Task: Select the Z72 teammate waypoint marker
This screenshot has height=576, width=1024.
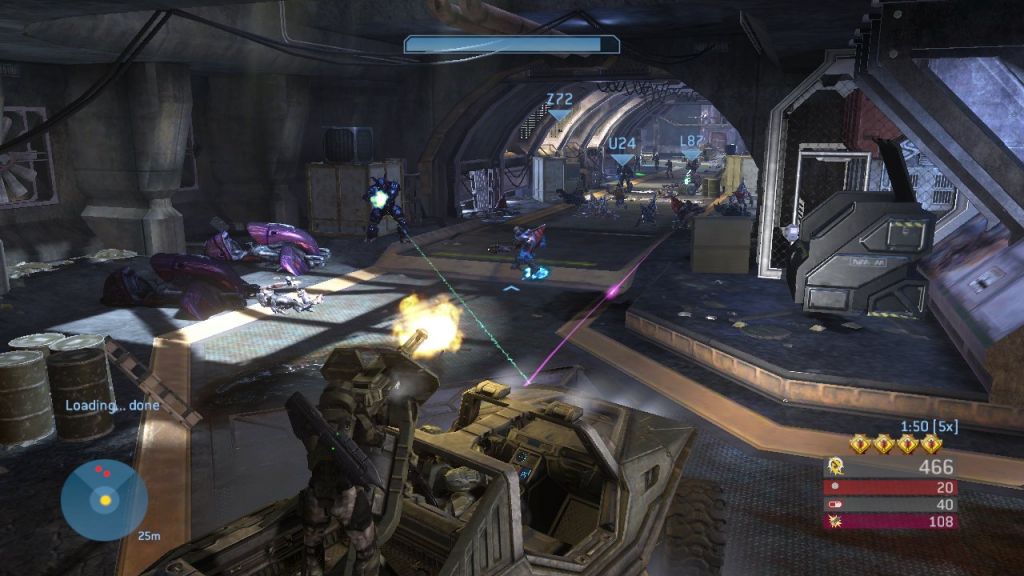Action: 559,105
